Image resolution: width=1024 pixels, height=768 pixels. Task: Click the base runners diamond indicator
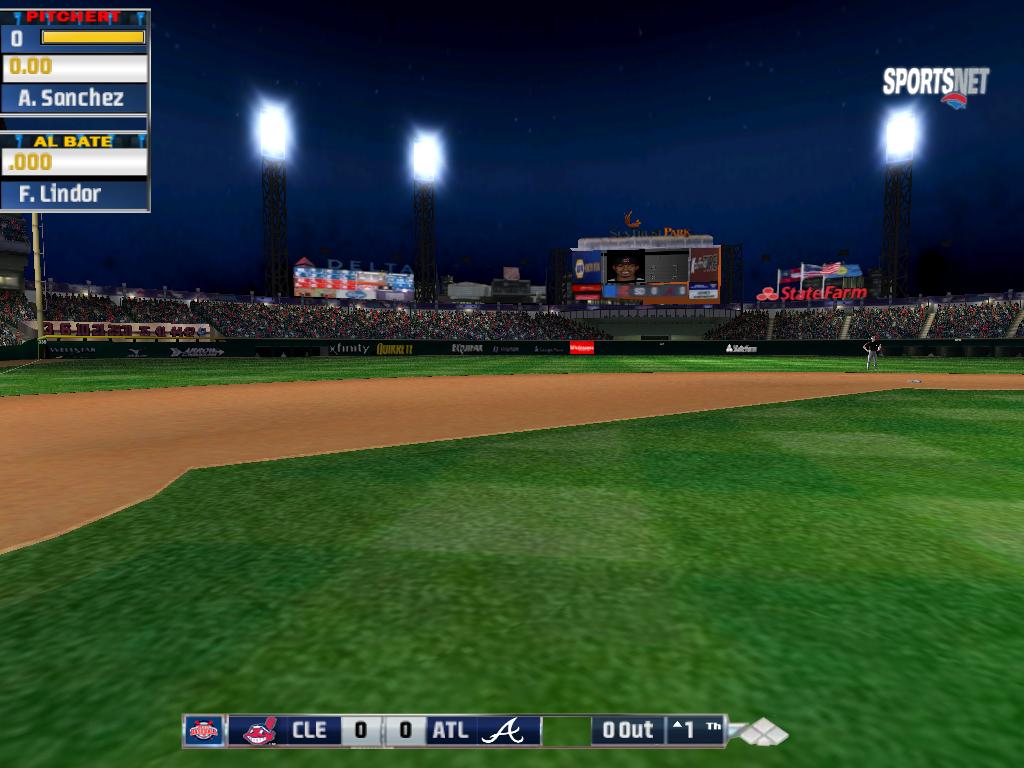764,733
